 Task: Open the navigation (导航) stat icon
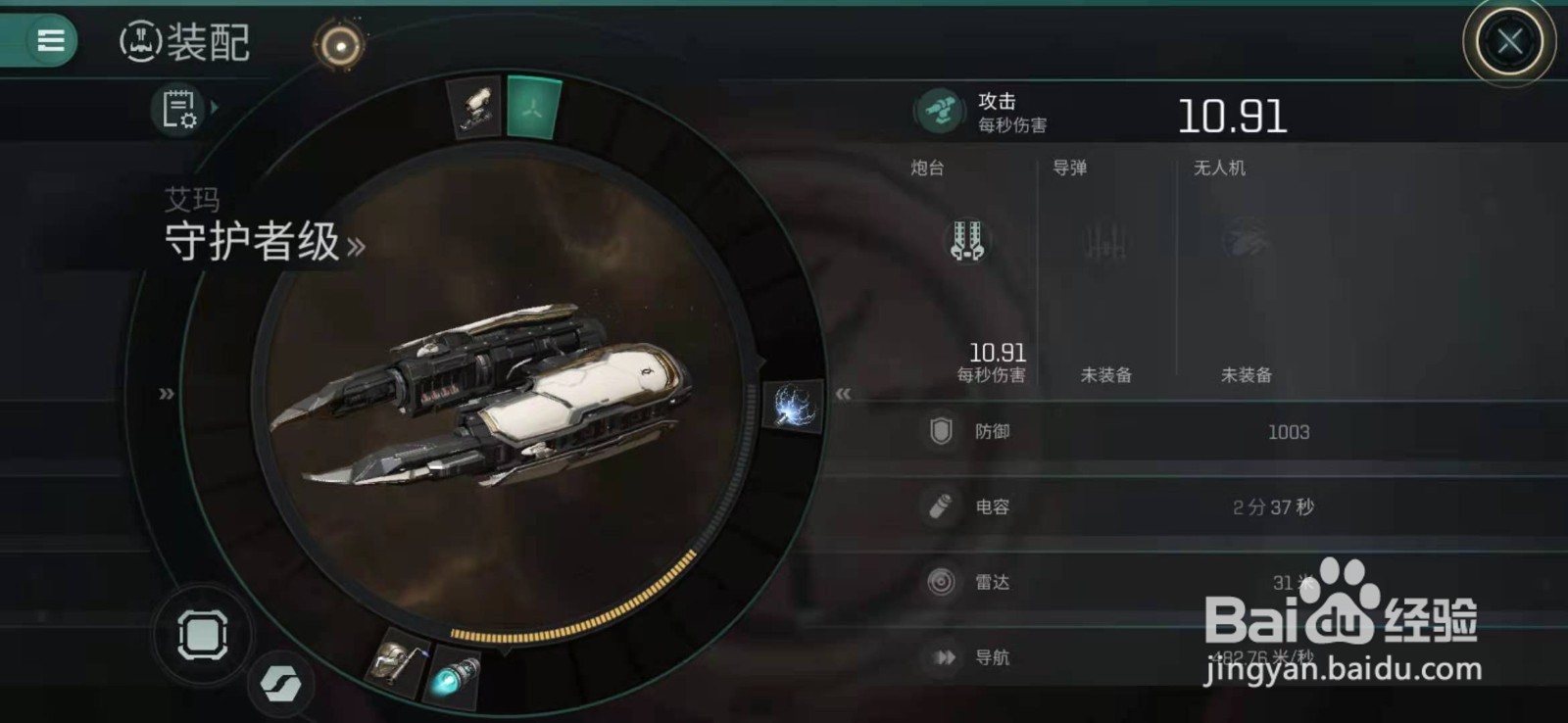point(943,656)
